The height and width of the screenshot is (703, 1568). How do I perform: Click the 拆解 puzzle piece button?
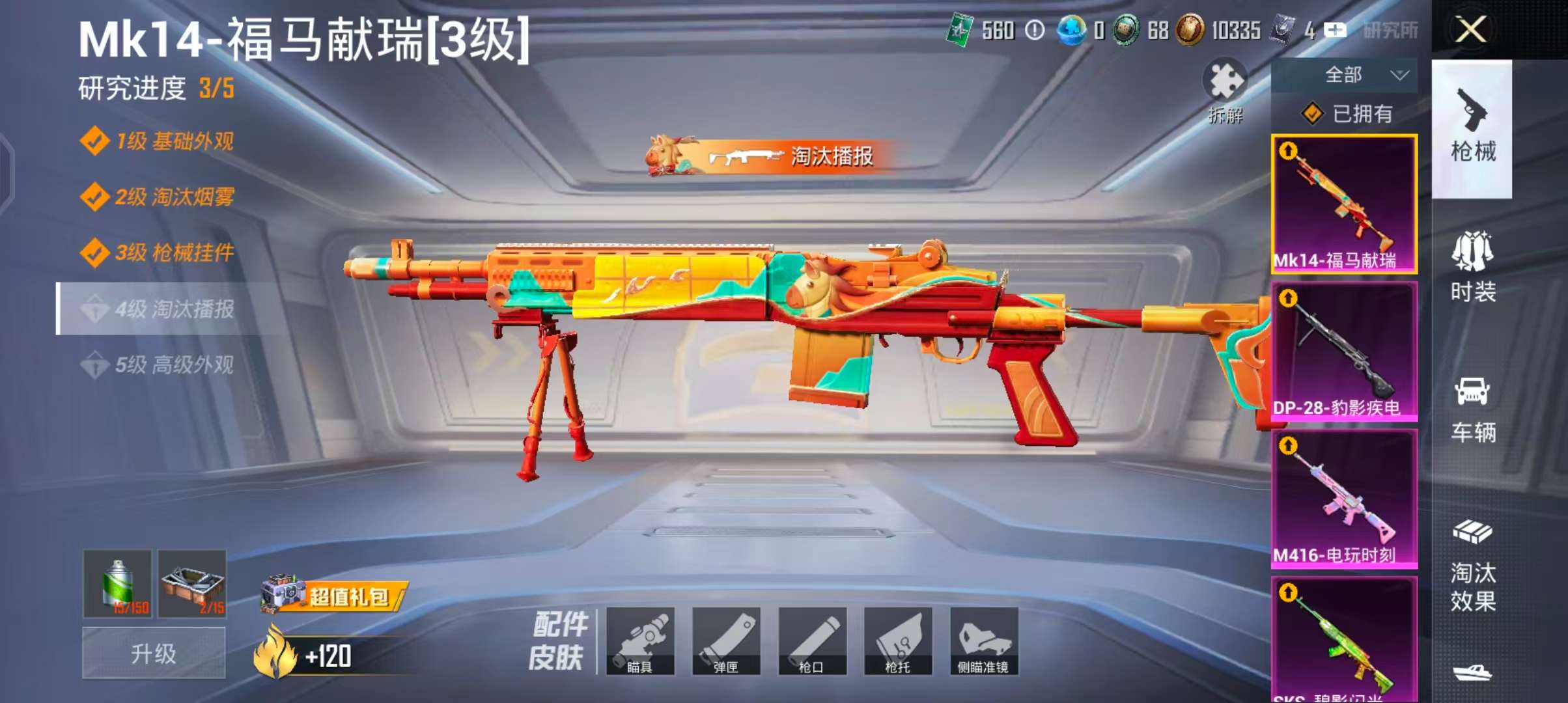pyautogui.click(x=1225, y=91)
